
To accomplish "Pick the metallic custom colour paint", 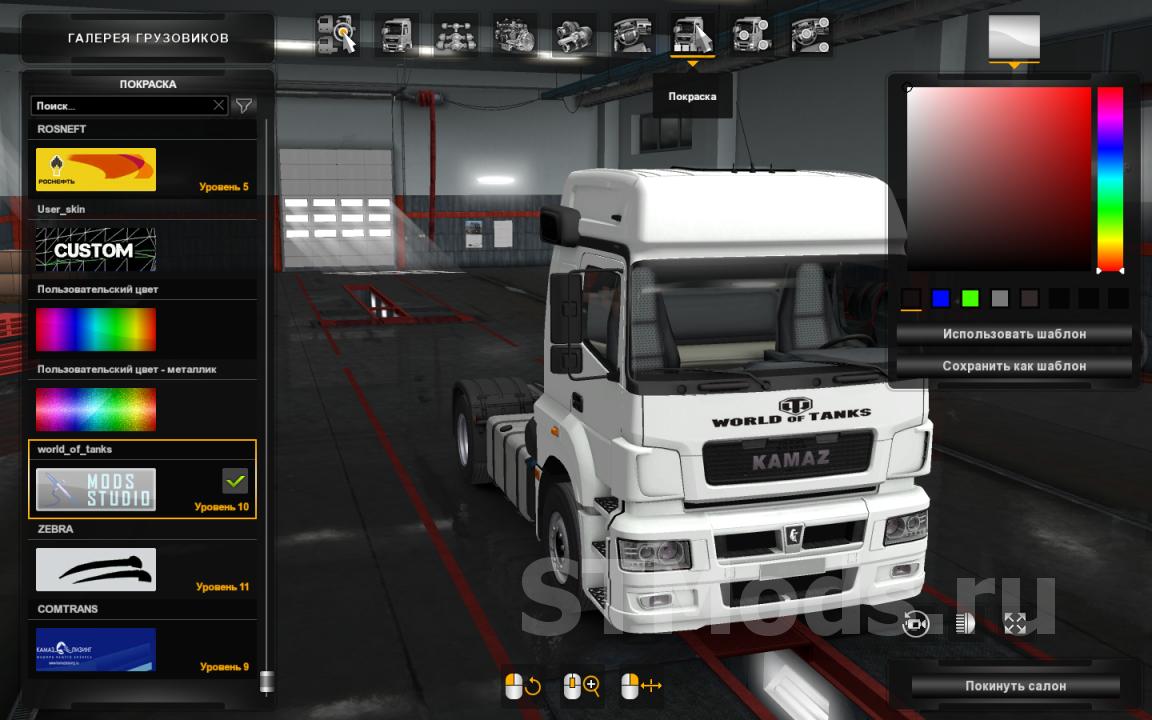I will (x=96, y=409).
